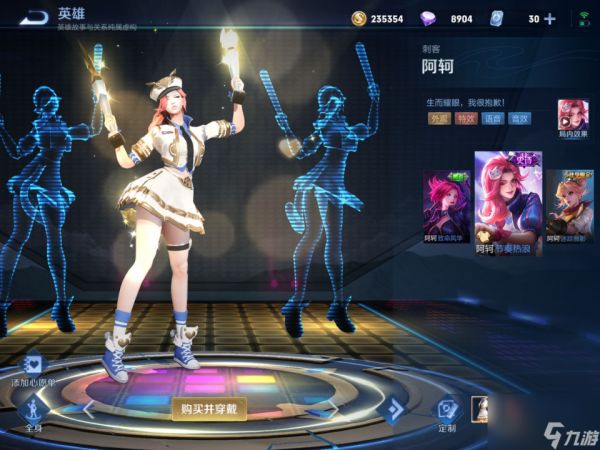Toggle the 全身 full-body view
Viewport: 600px width, 450px height.
tap(33, 410)
